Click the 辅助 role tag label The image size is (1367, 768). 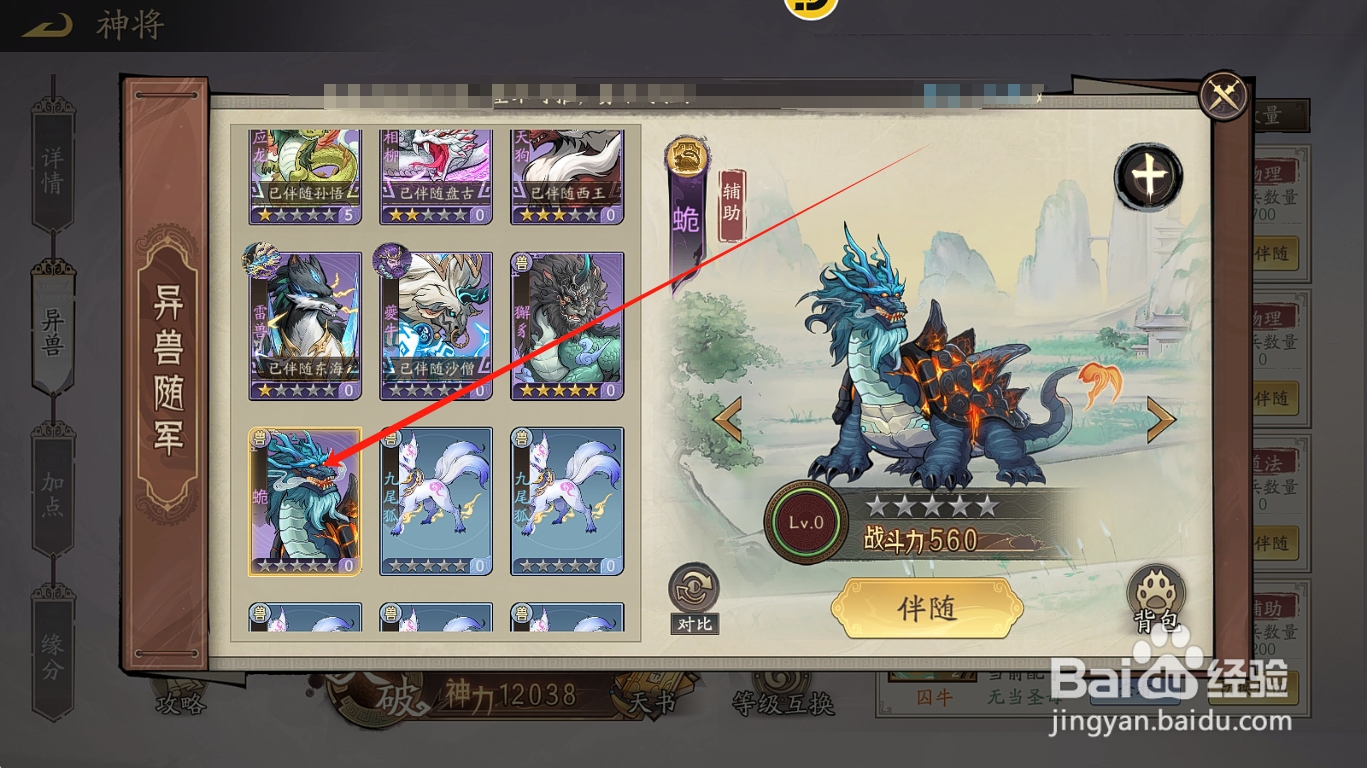coord(732,205)
